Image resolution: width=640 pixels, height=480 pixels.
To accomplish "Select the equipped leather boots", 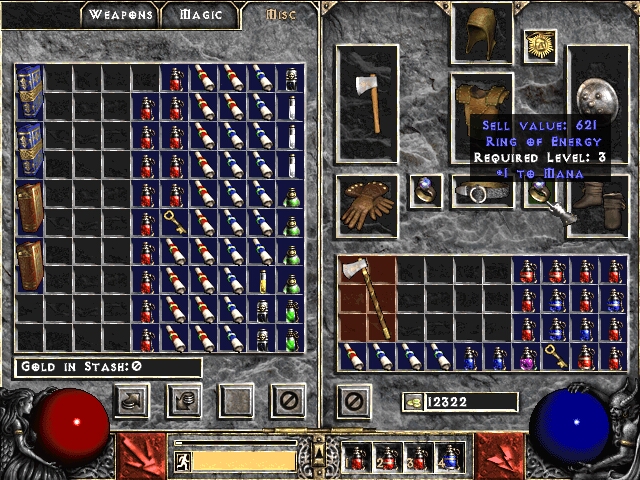I will click(598, 203).
